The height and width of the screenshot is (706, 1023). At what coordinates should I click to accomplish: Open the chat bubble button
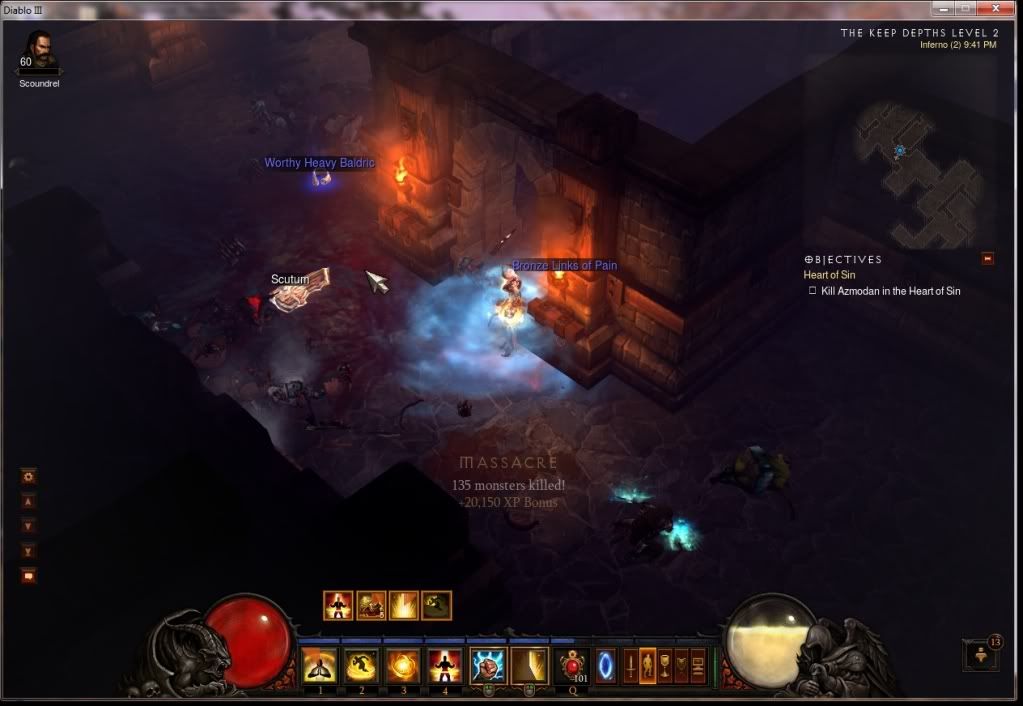29,576
